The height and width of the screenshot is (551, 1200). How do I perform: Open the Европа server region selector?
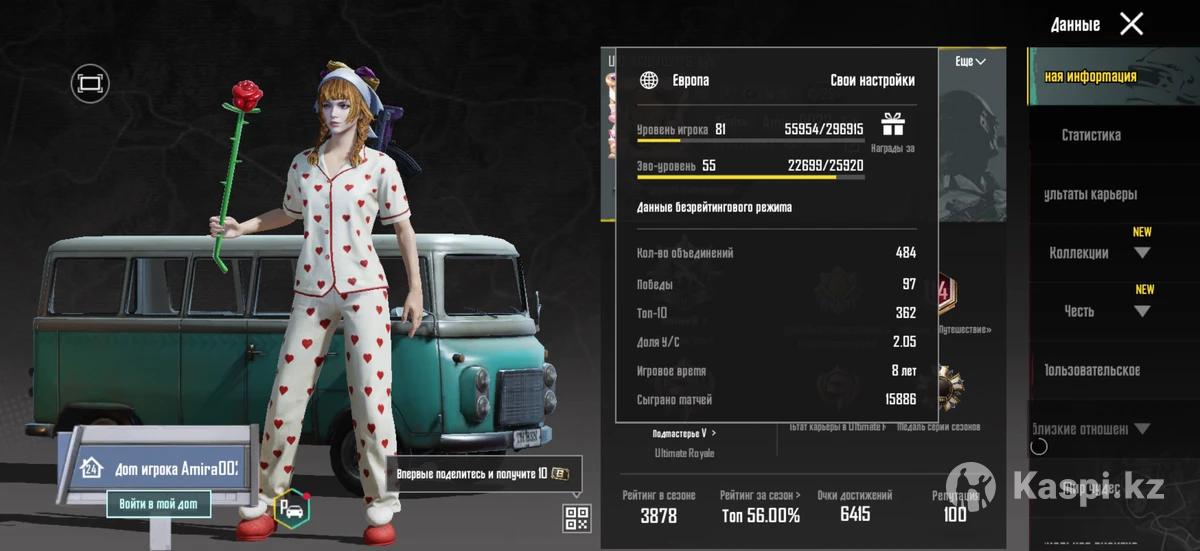point(676,81)
